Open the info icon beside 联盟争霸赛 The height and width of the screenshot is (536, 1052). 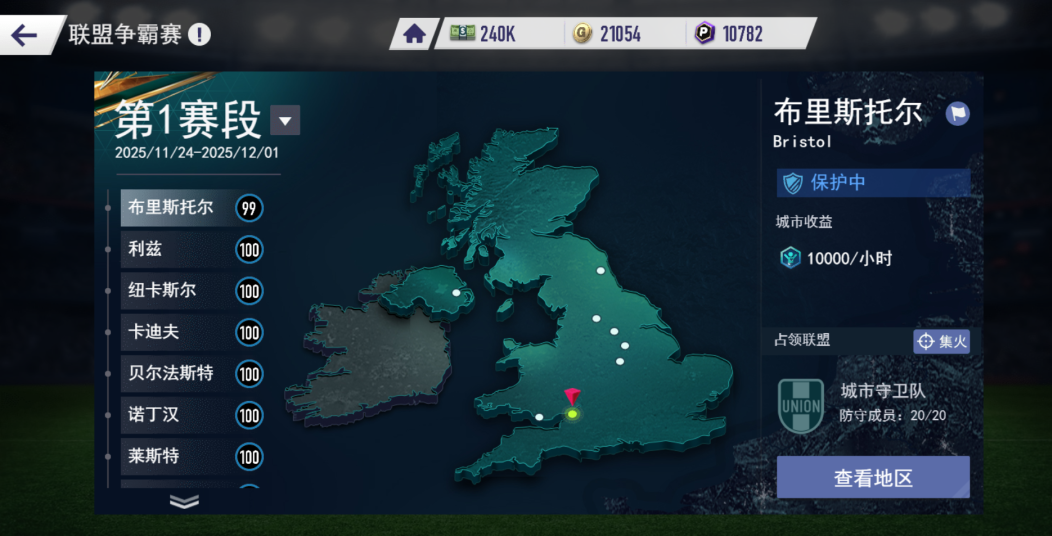point(200,35)
